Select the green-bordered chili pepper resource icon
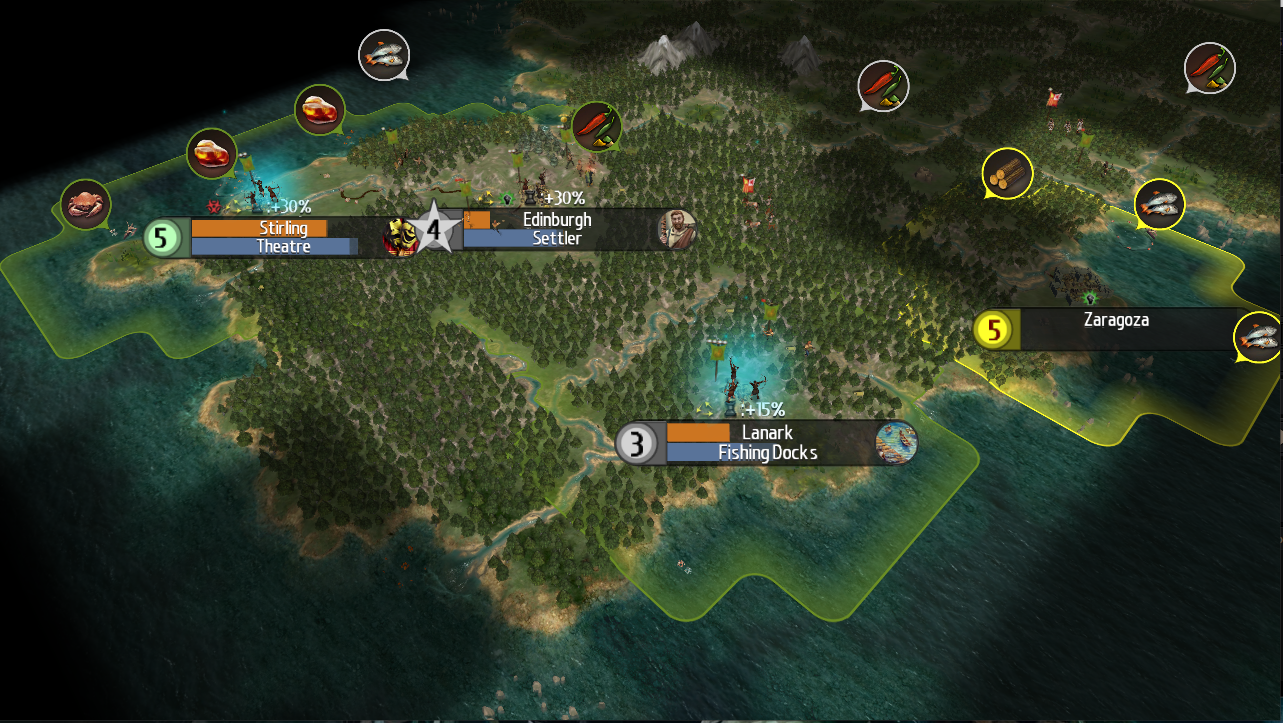This screenshot has height=723, width=1283. click(597, 126)
